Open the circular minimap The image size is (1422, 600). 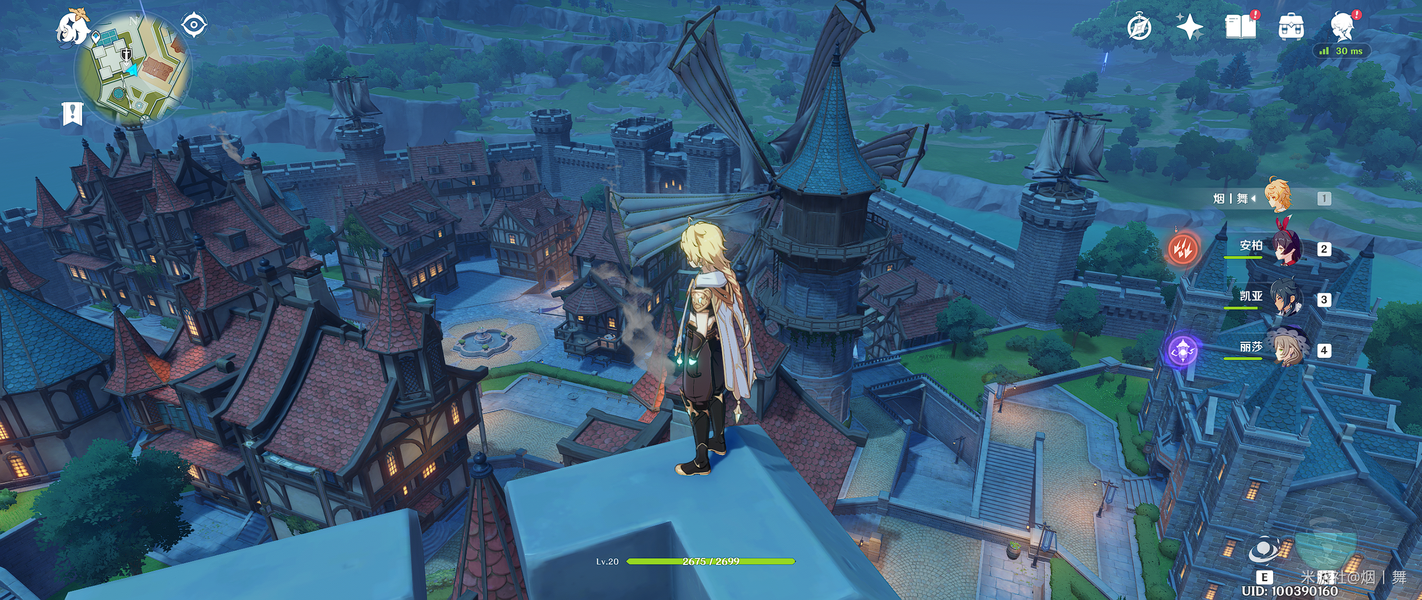132,69
